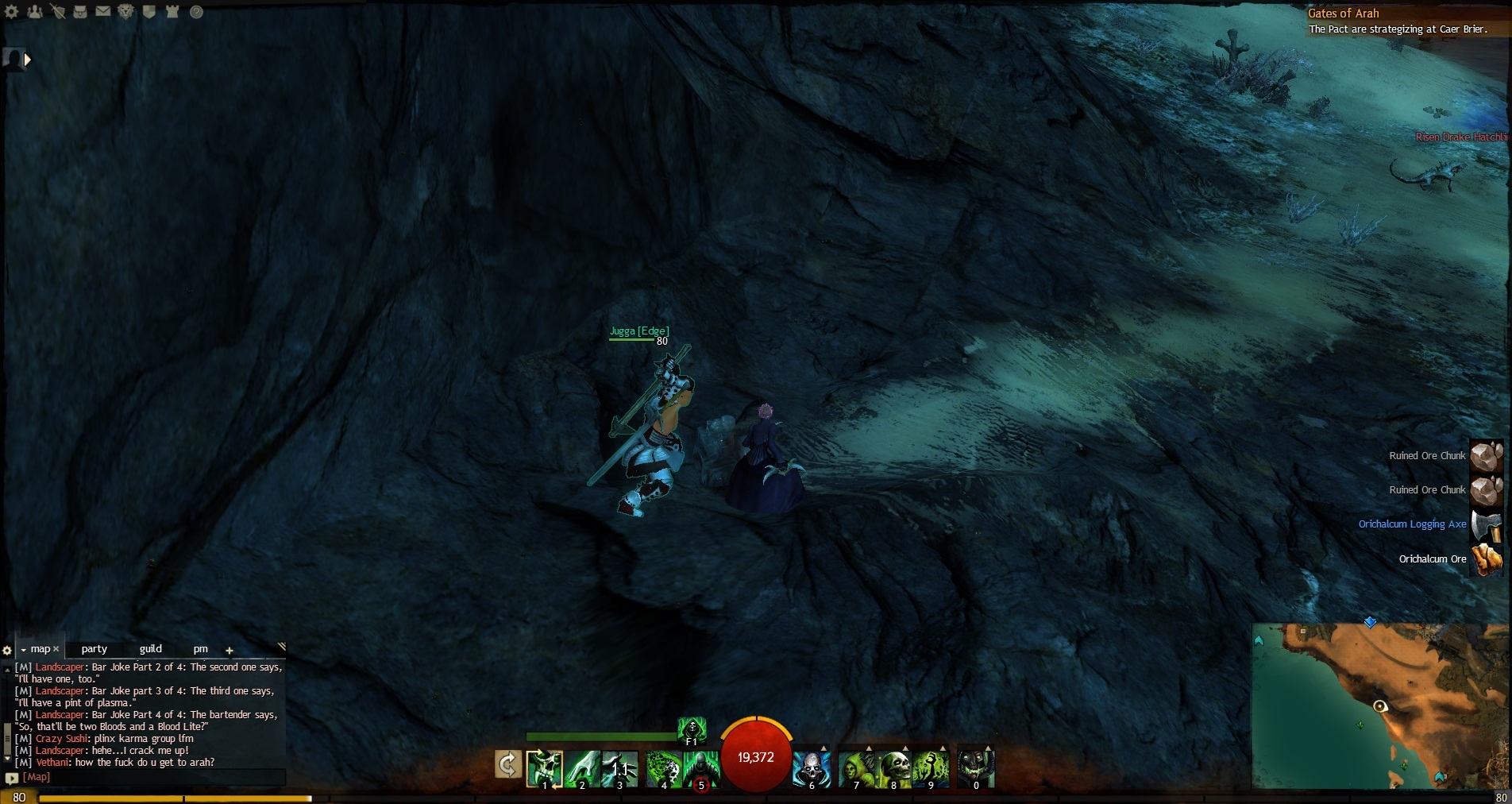Switch to the party chat tab
Viewport: 1512px width, 804px height.
point(94,649)
